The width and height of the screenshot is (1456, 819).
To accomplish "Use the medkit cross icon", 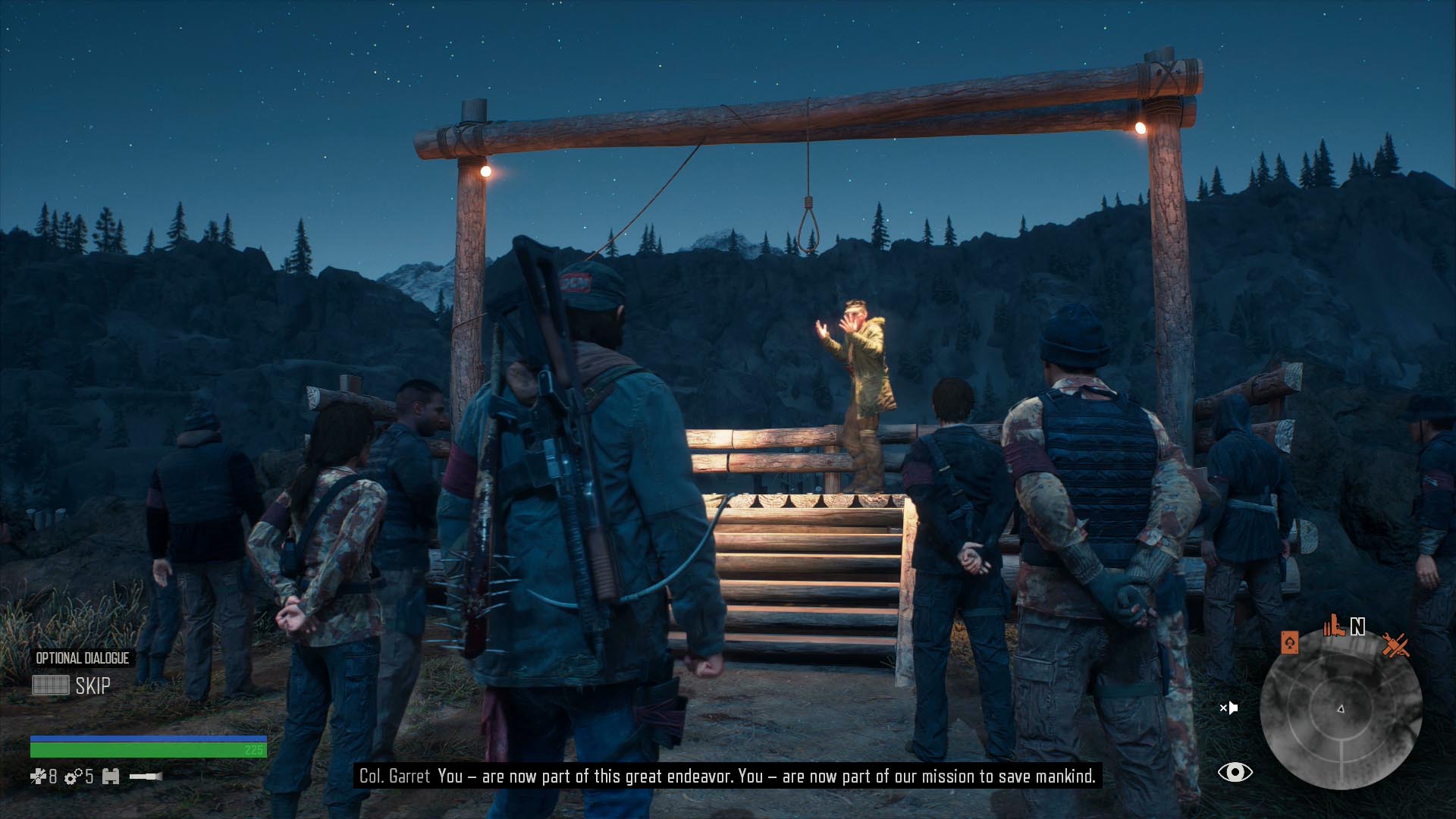I will [x=38, y=776].
